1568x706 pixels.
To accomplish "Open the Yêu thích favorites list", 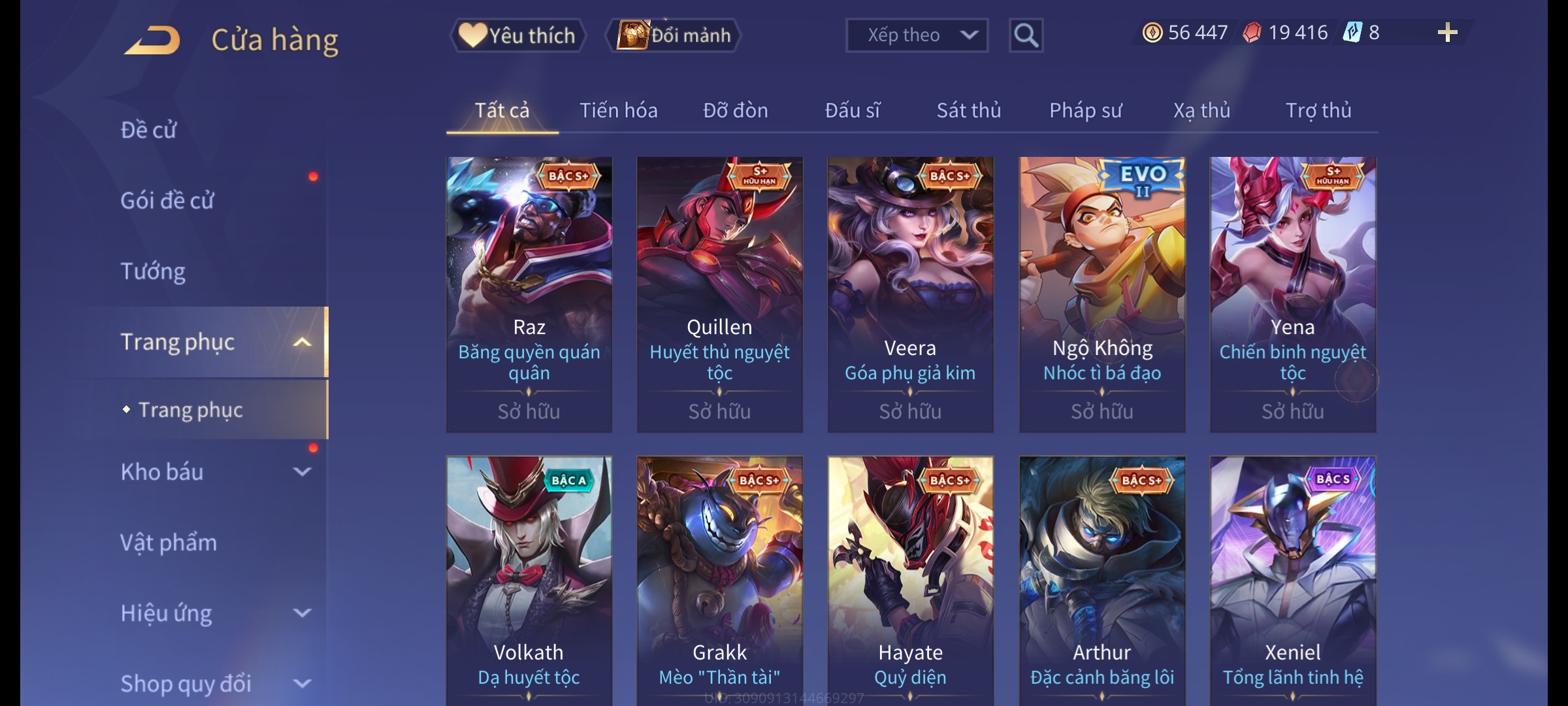I will click(x=517, y=35).
